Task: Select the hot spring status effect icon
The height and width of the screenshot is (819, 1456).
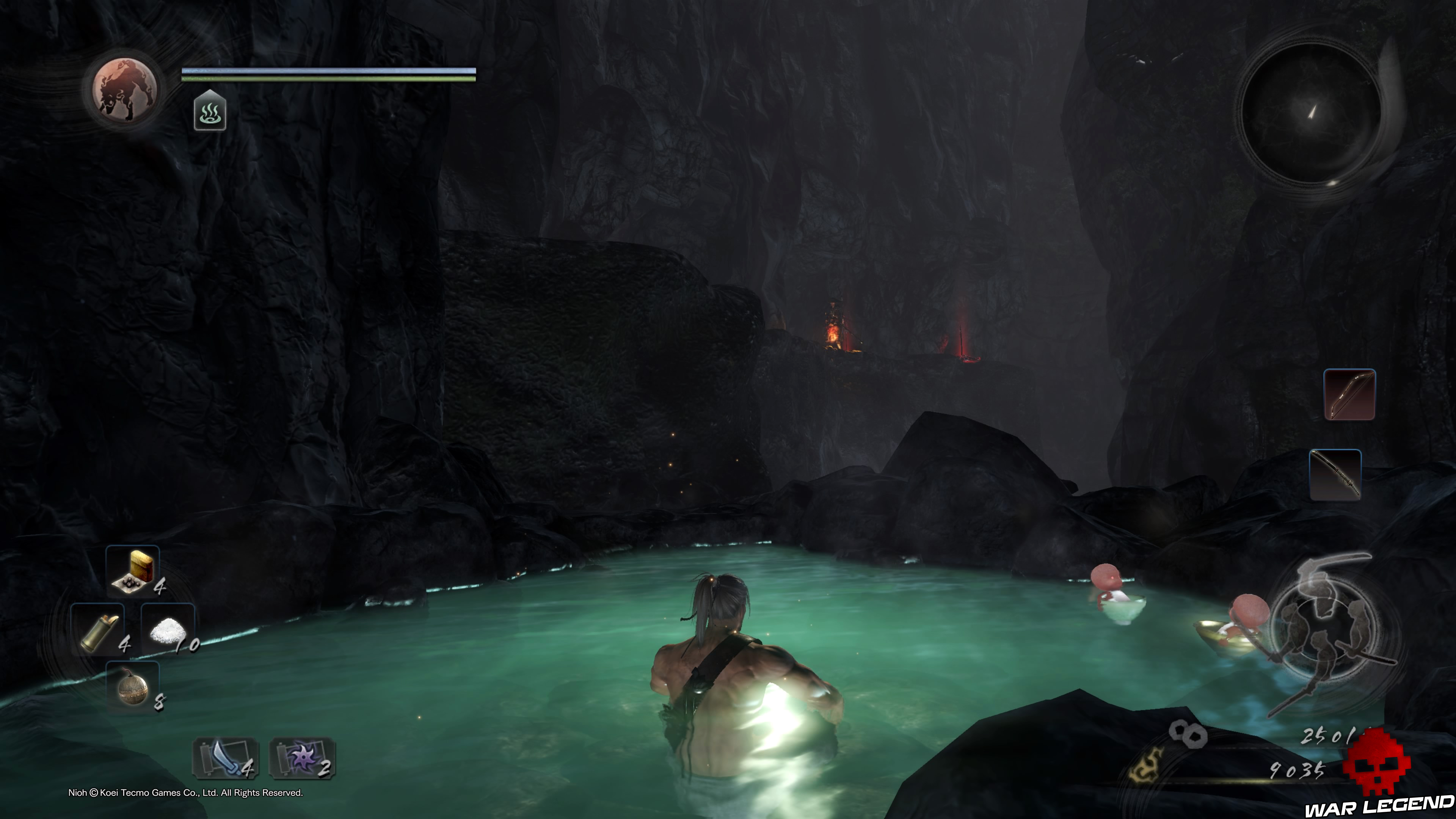Action: click(x=210, y=111)
